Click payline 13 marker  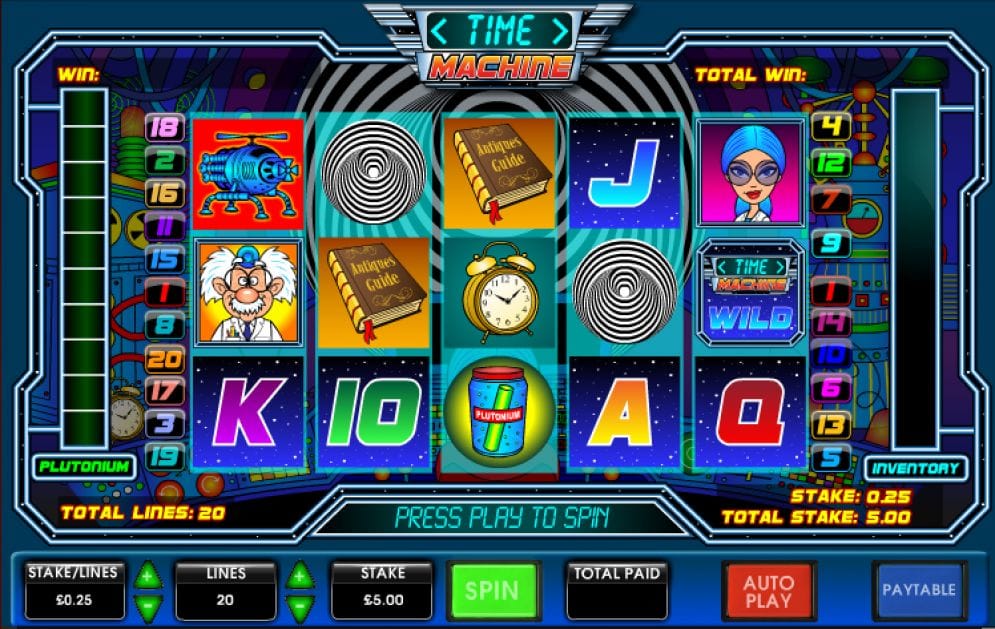coord(830,424)
